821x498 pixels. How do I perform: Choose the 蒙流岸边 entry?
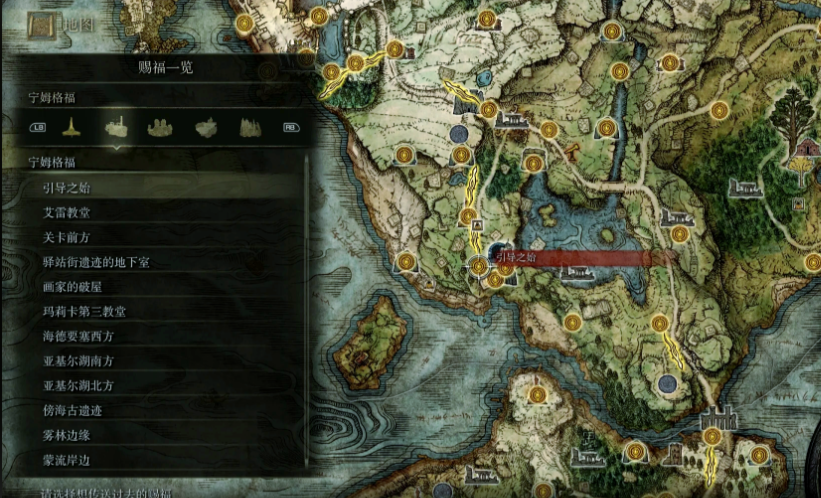(x=68, y=459)
